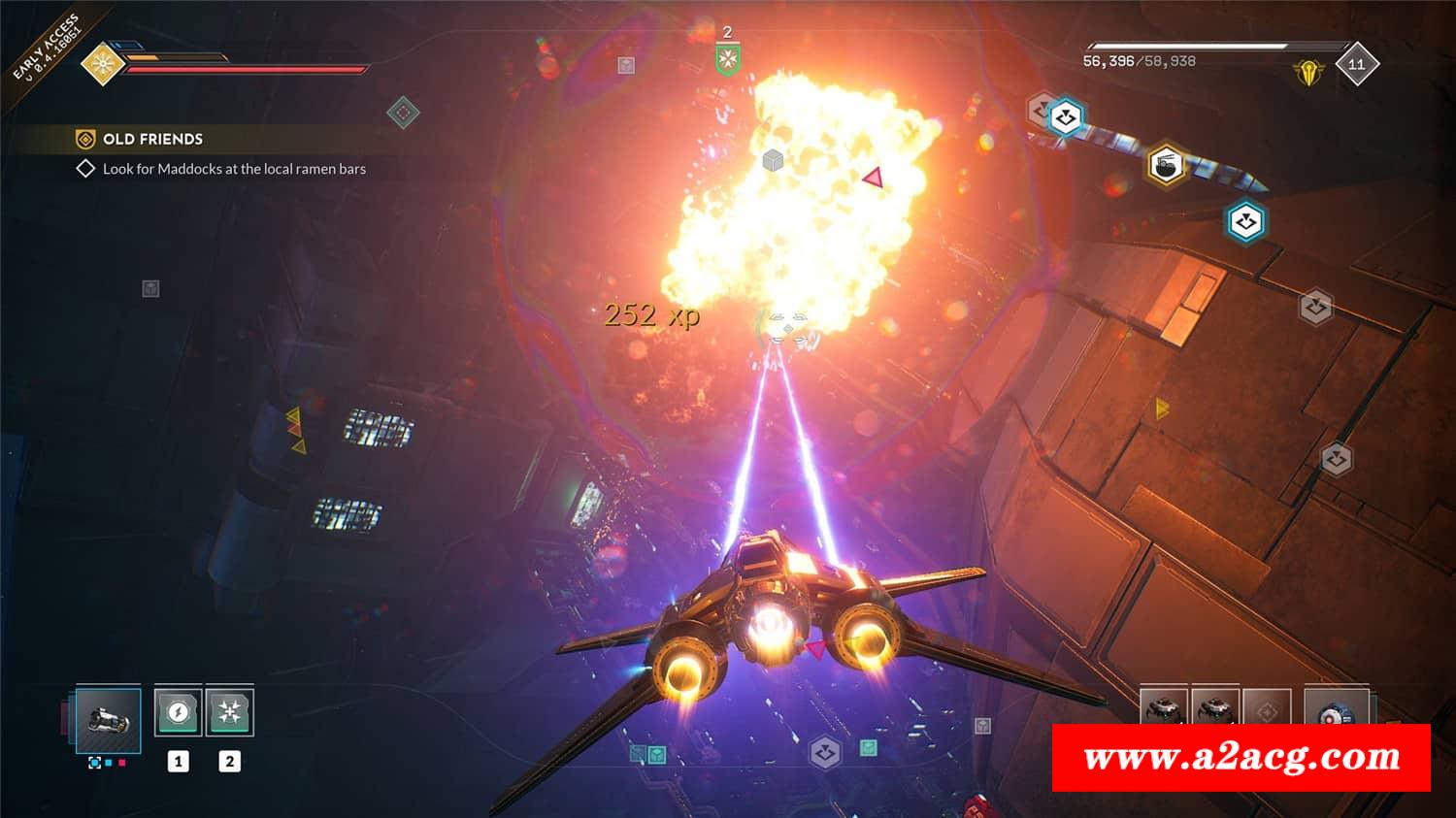
Task: Select the primary weapon cannon slot
Action: (x=108, y=719)
